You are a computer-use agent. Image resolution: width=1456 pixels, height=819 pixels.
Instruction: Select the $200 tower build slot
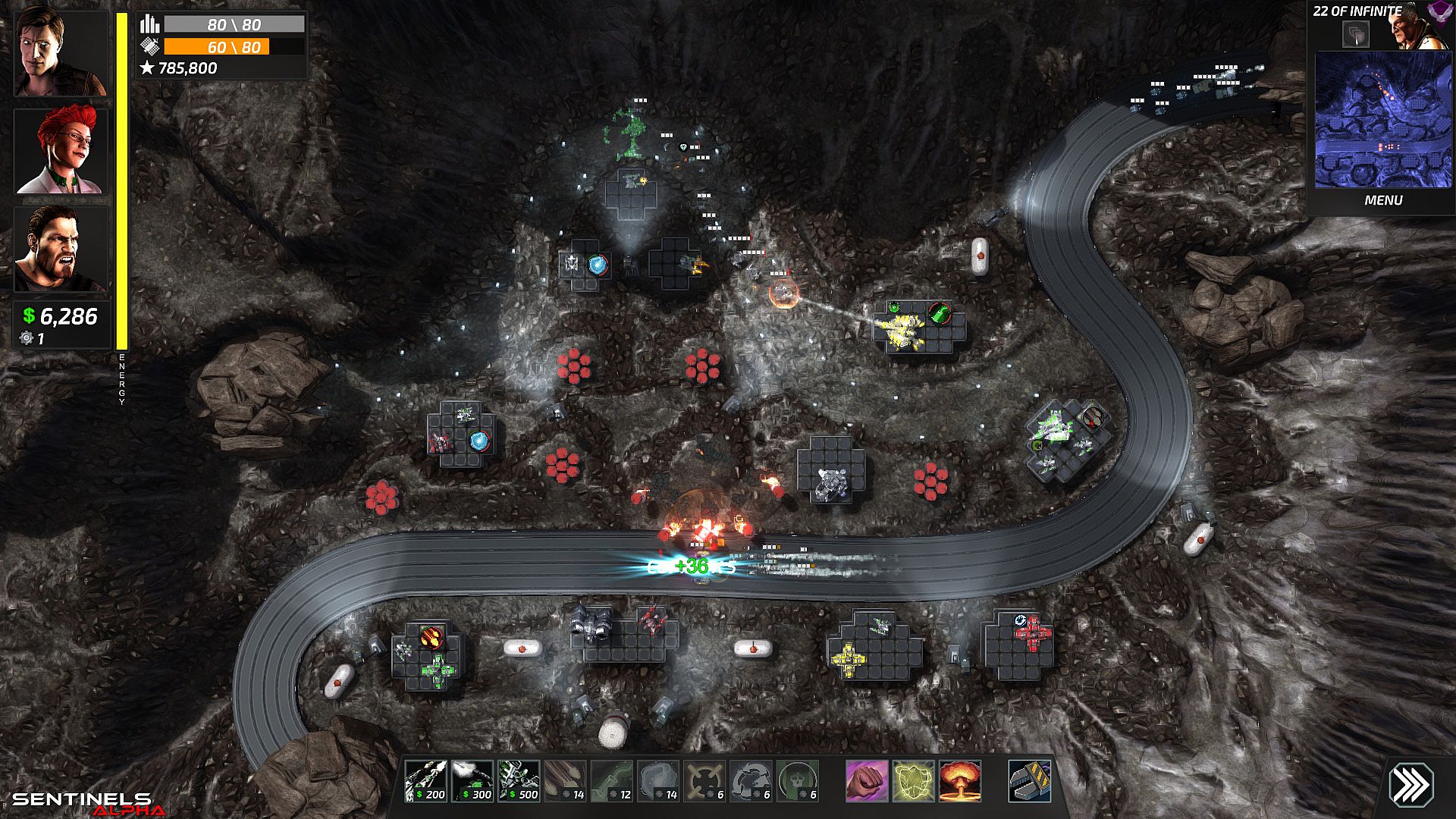(x=425, y=781)
